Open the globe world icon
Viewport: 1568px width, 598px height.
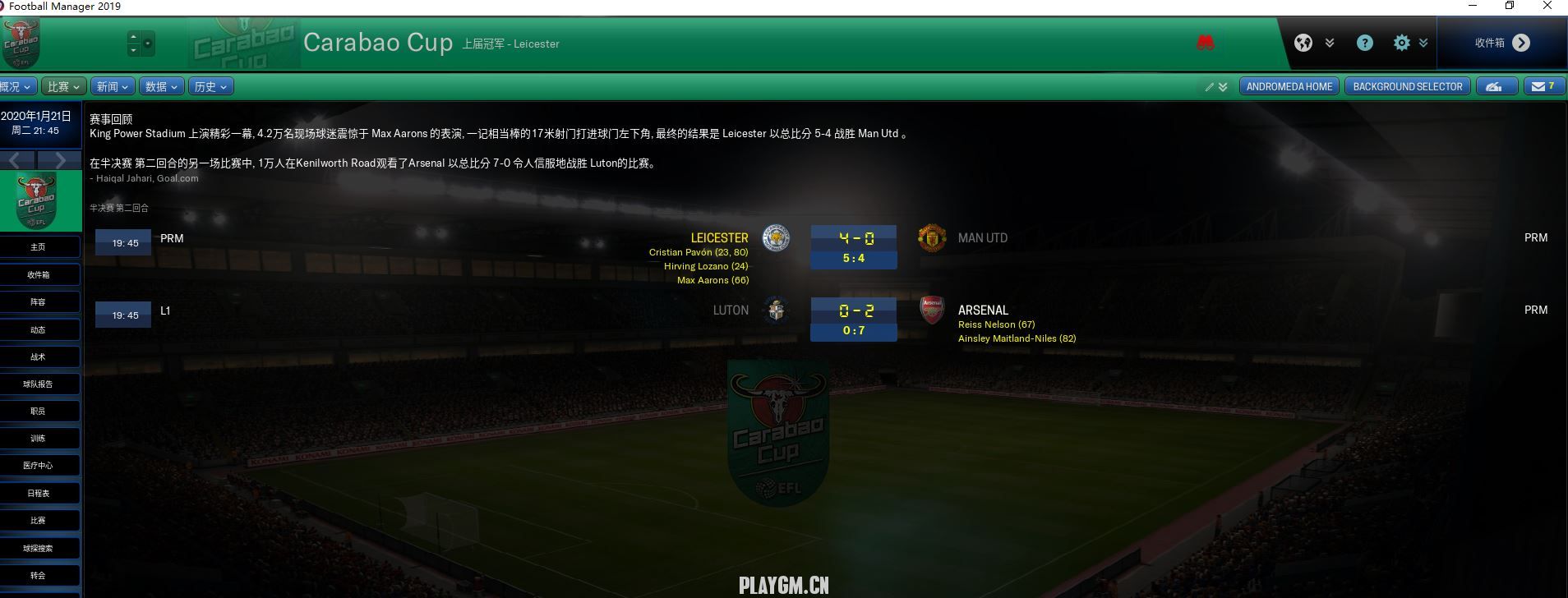pos(1303,43)
